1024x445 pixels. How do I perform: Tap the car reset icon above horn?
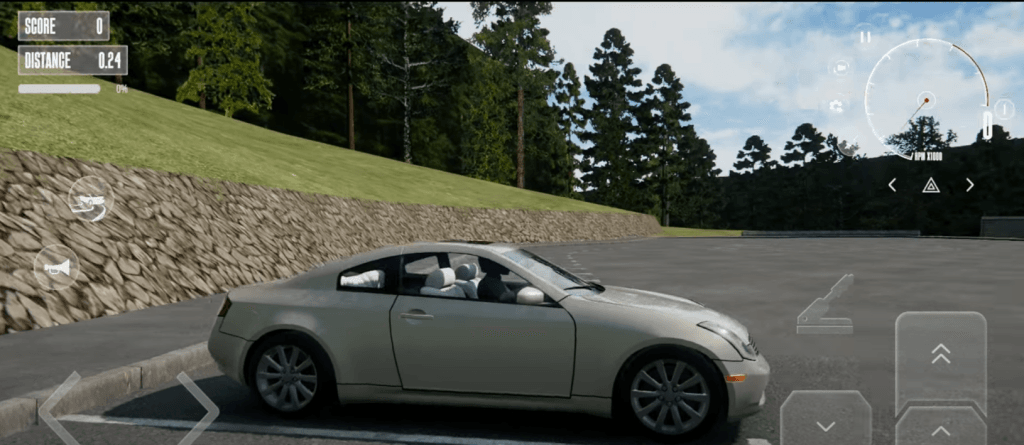click(90, 199)
